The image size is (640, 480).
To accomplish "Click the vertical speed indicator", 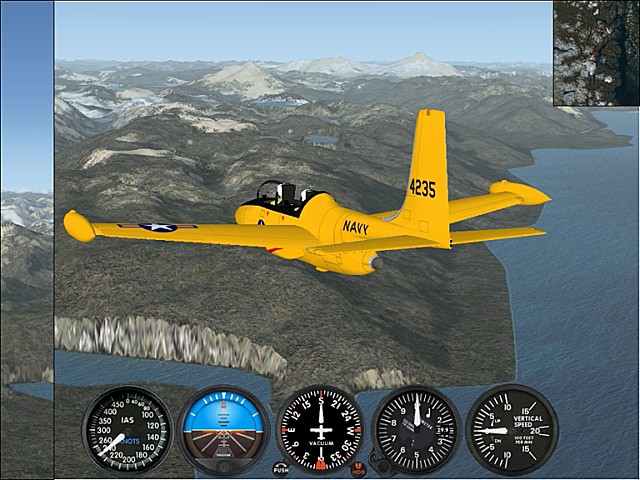I will [511, 430].
